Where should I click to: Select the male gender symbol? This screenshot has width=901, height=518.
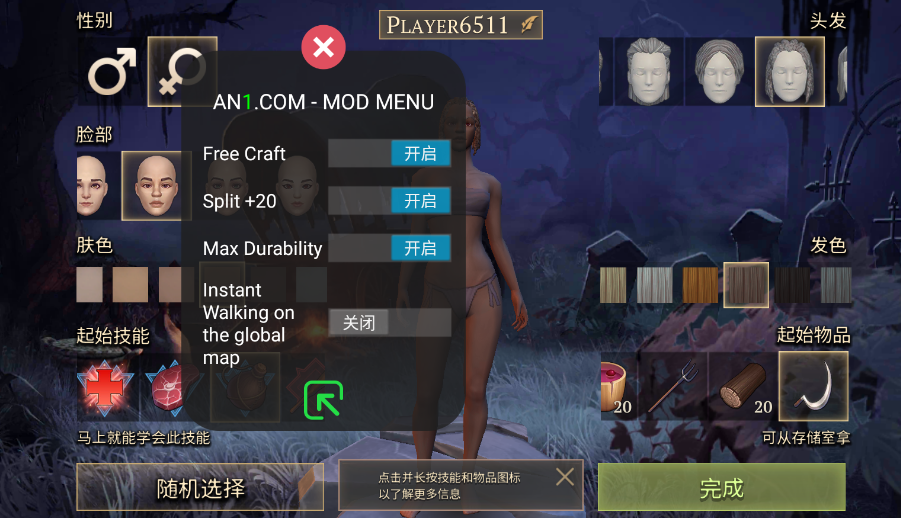111,73
